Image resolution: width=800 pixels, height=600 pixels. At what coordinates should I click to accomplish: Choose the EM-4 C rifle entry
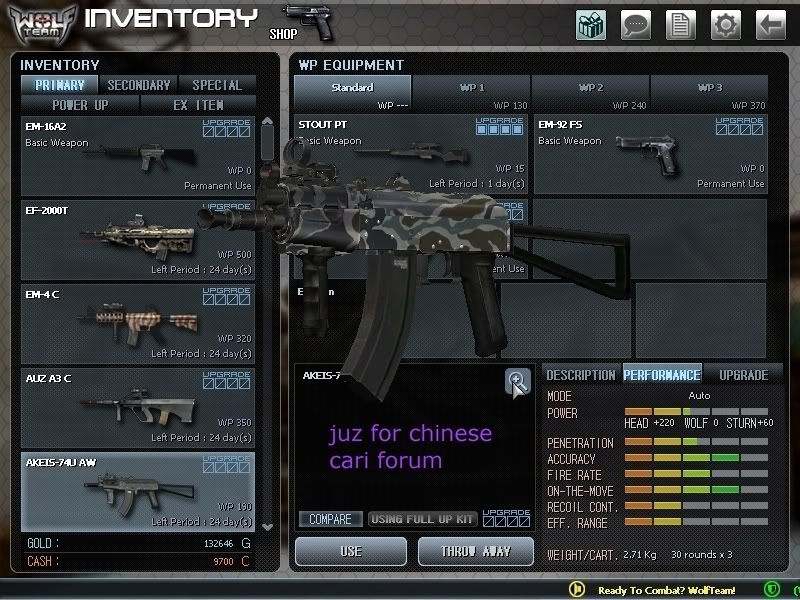pyautogui.click(x=138, y=323)
